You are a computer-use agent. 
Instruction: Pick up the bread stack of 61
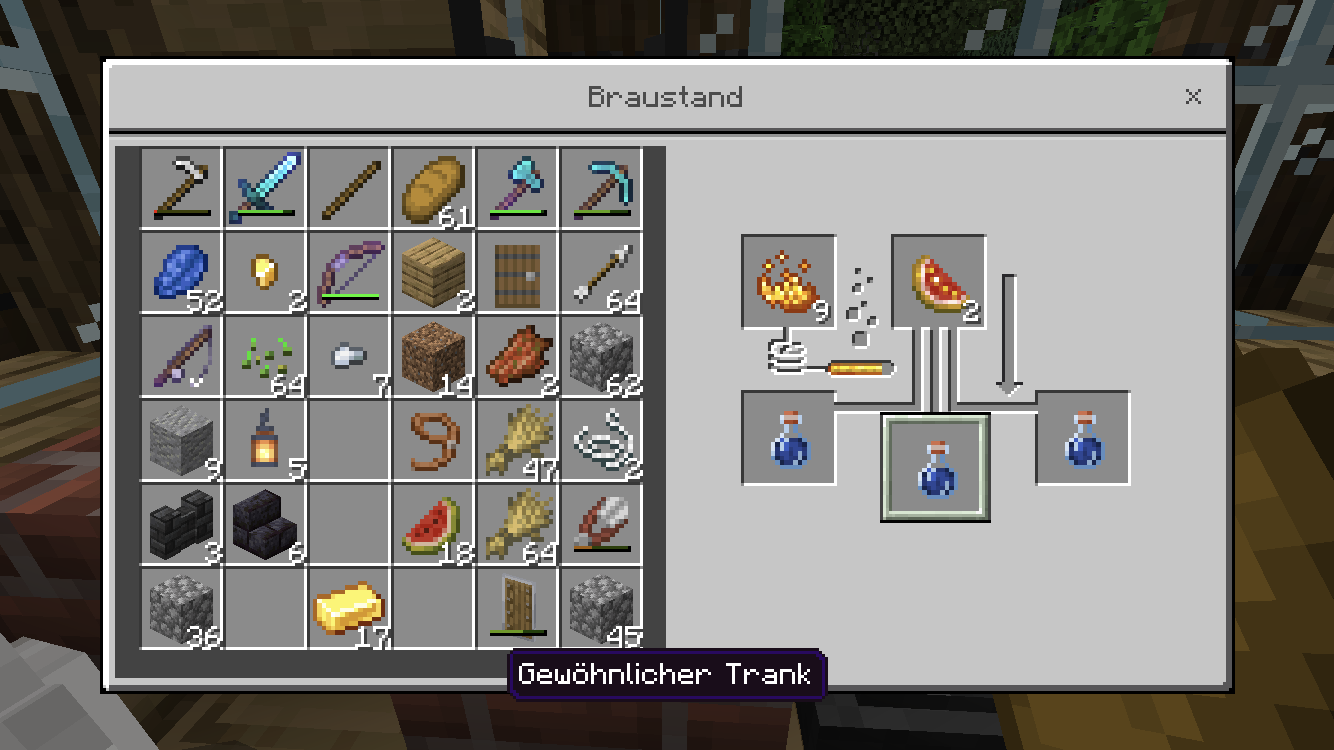(x=433, y=187)
